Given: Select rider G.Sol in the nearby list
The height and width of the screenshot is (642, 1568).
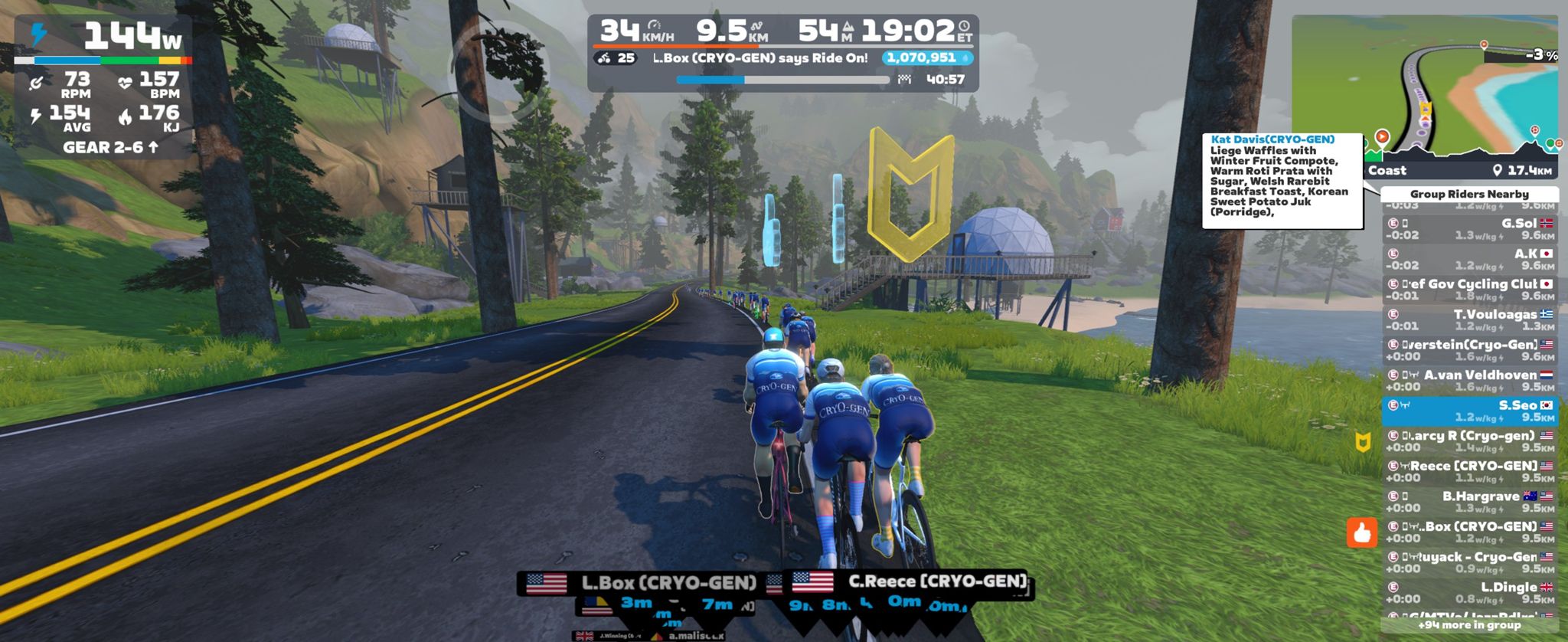Looking at the screenshot, I should point(1469,229).
